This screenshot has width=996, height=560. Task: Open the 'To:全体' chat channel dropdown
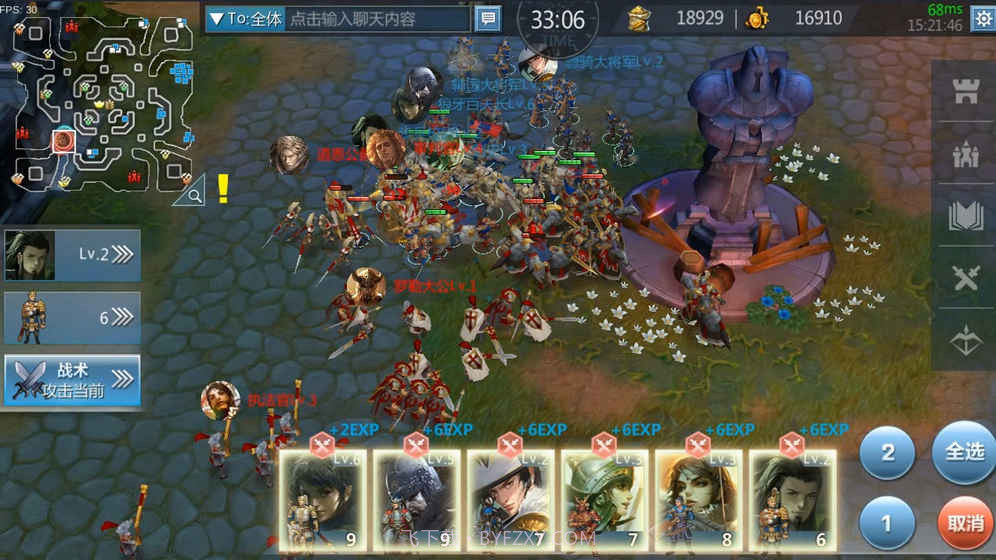(245, 19)
